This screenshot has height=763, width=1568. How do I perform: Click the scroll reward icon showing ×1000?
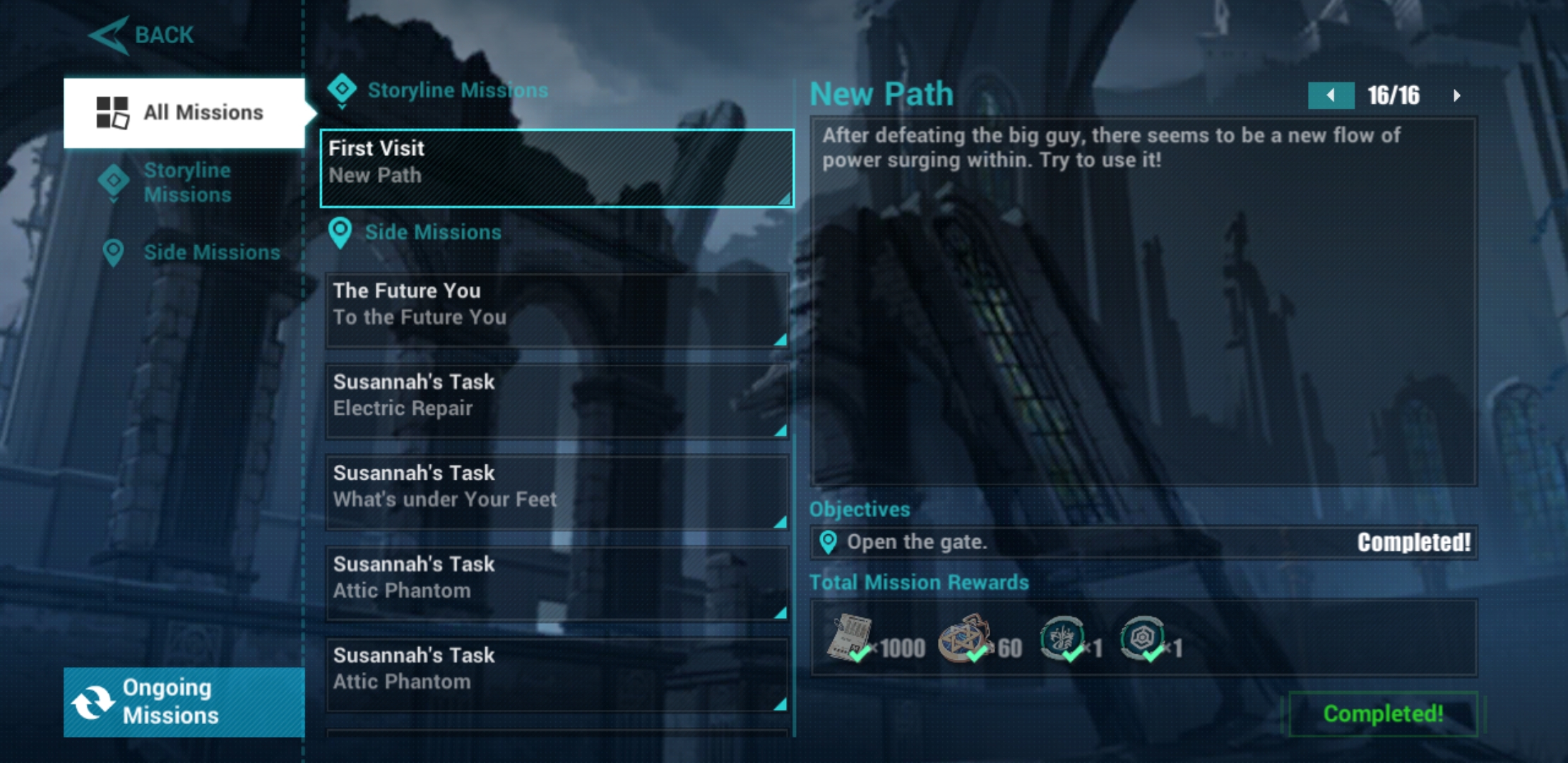click(851, 639)
